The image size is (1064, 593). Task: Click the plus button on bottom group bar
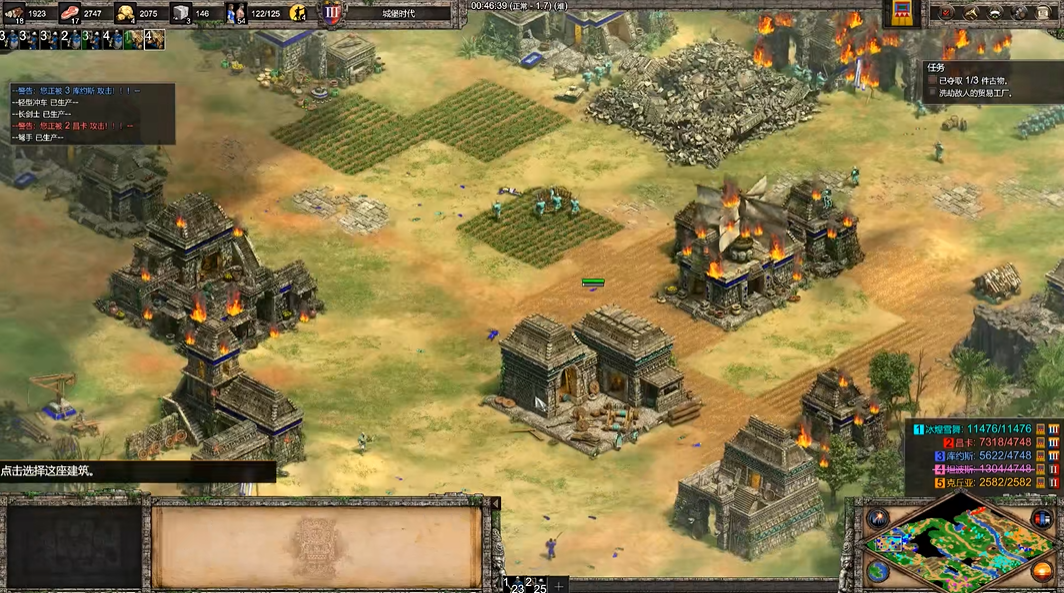pos(559,585)
